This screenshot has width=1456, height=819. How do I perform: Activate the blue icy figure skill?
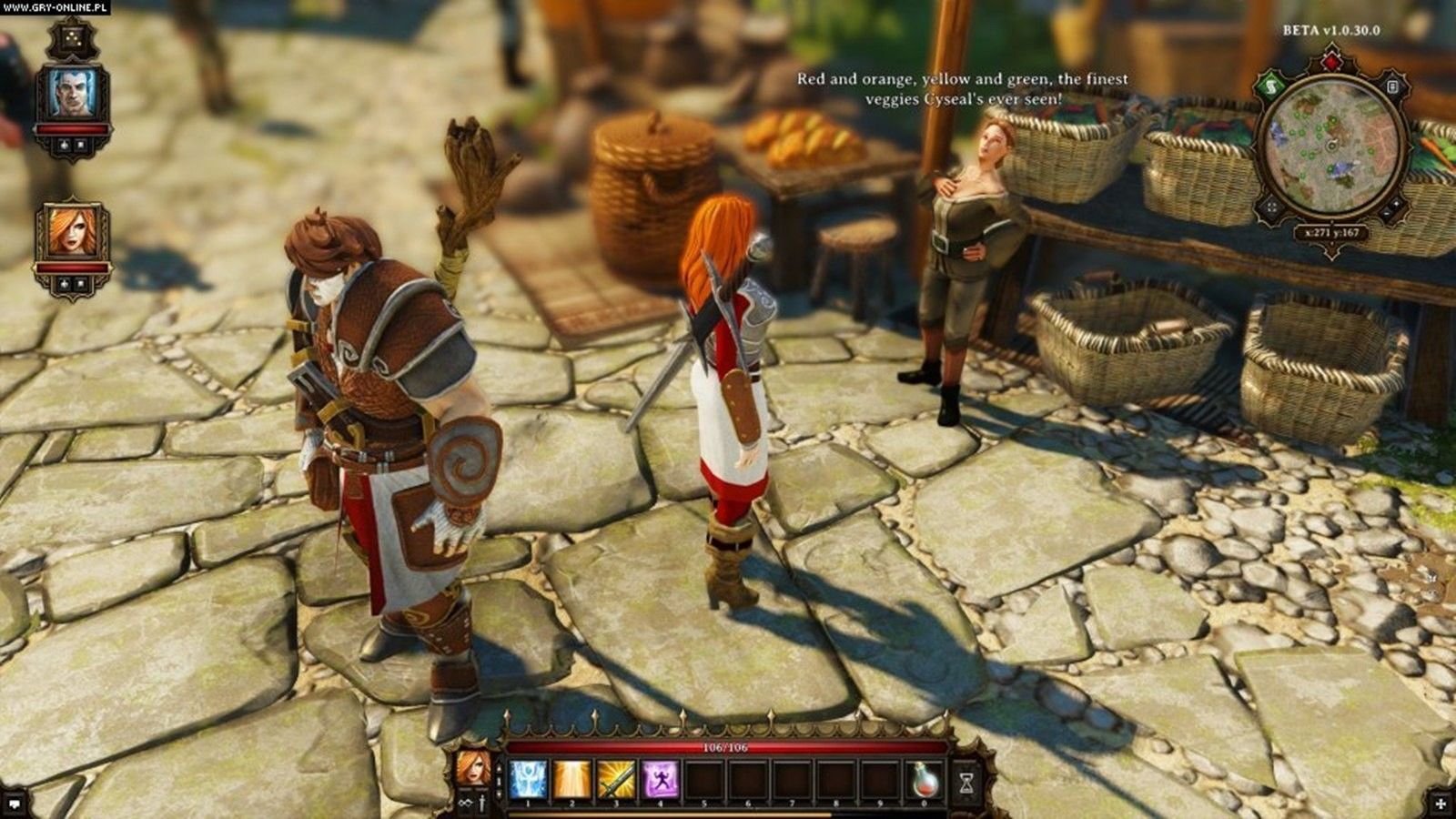pyautogui.click(x=528, y=781)
